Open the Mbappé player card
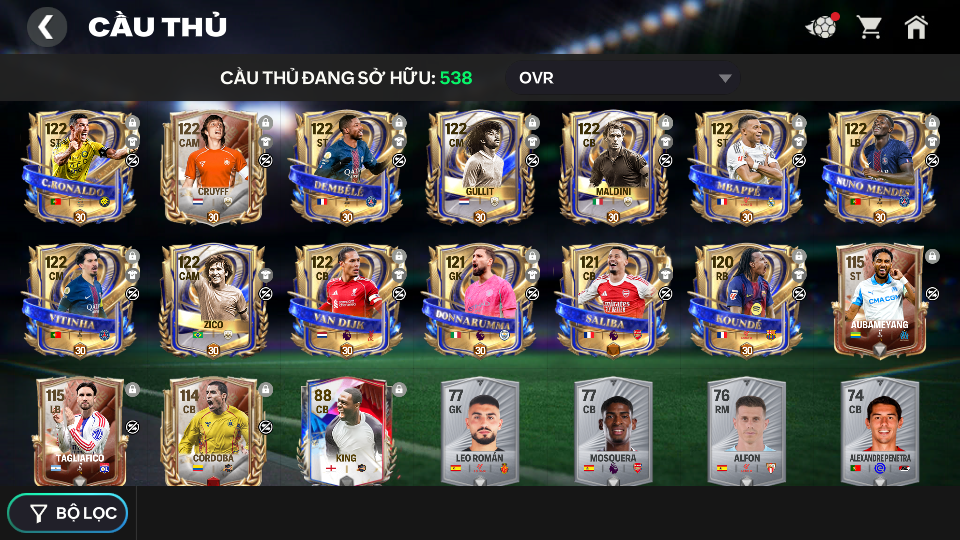This screenshot has height=540, width=960. [745, 167]
